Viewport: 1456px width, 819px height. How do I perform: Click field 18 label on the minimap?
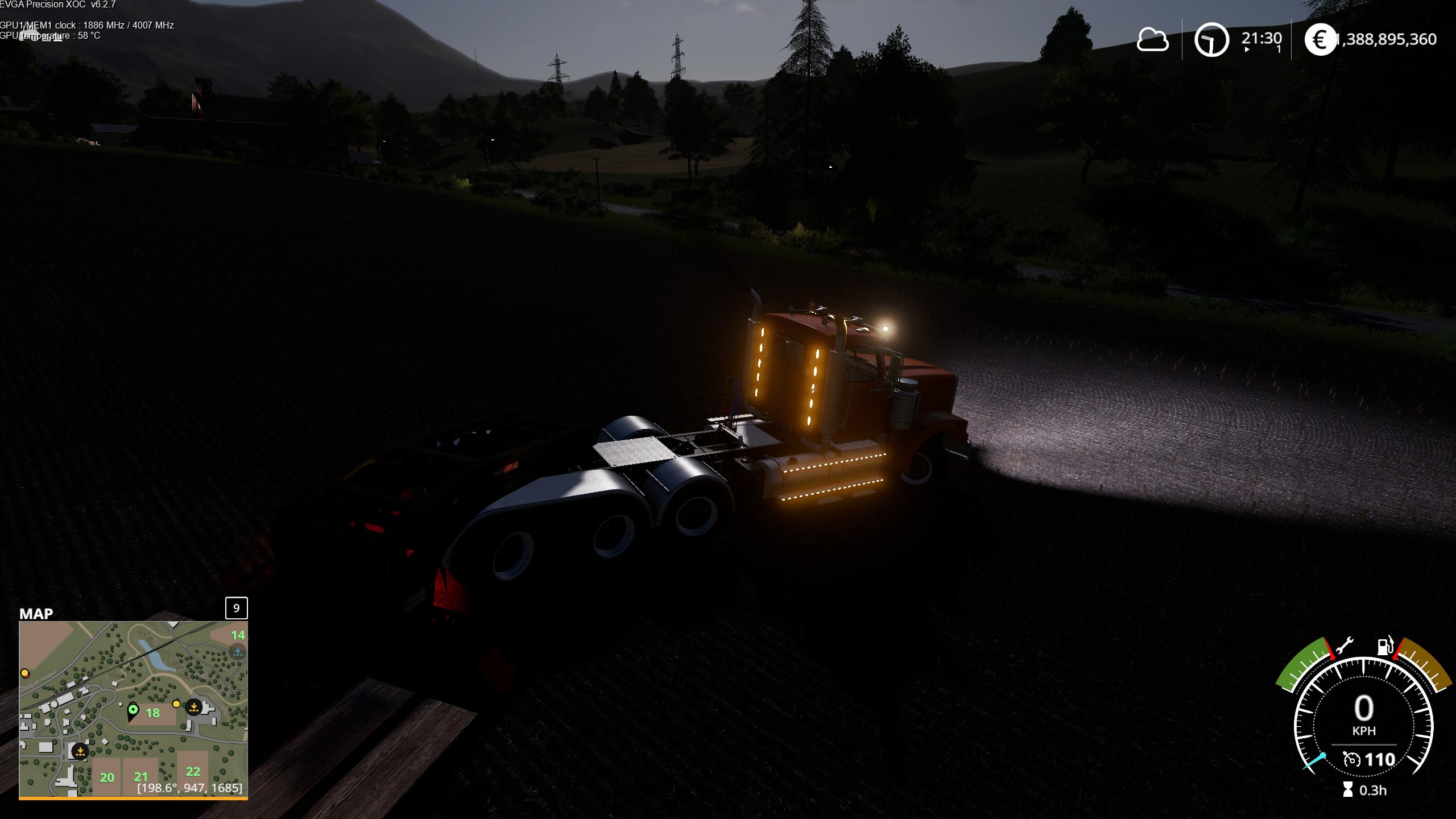152,713
